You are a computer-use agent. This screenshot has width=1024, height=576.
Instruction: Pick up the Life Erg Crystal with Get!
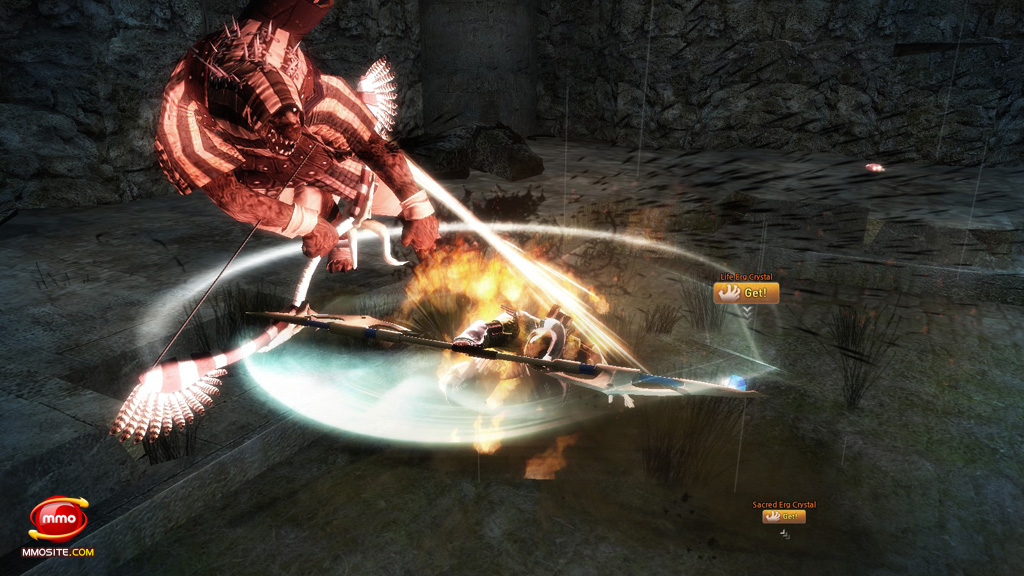click(x=746, y=293)
